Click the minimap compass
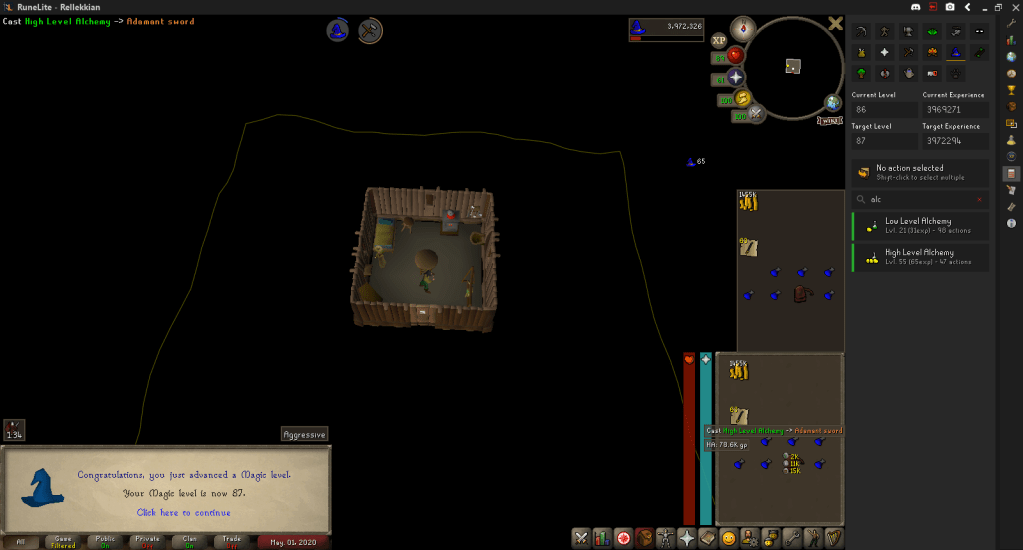Screen dimensions: 1023x550 [x=742, y=28]
